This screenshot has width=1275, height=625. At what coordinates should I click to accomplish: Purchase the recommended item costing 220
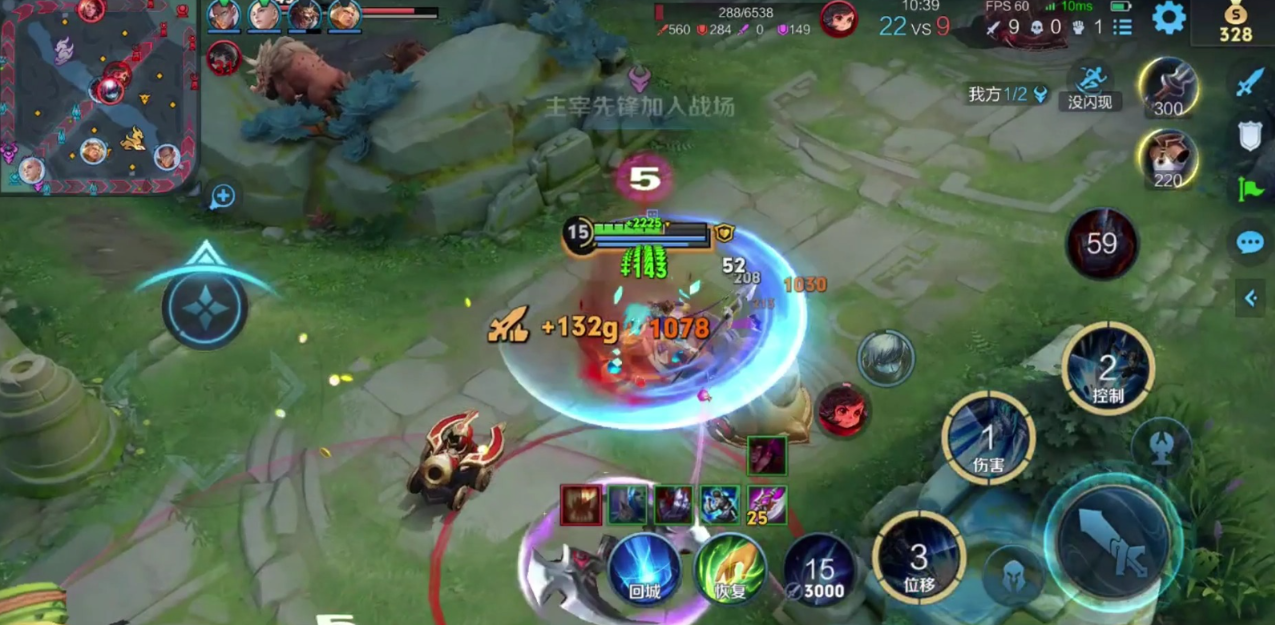[x=1168, y=158]
